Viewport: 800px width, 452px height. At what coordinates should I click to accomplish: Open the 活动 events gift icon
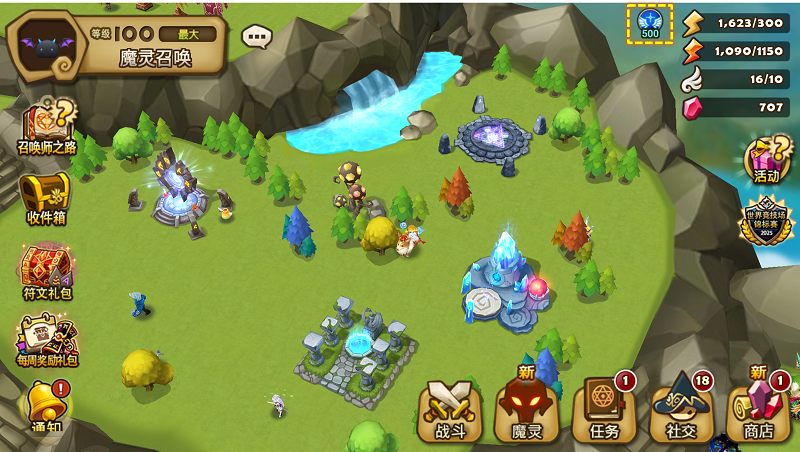pos(766,160)
